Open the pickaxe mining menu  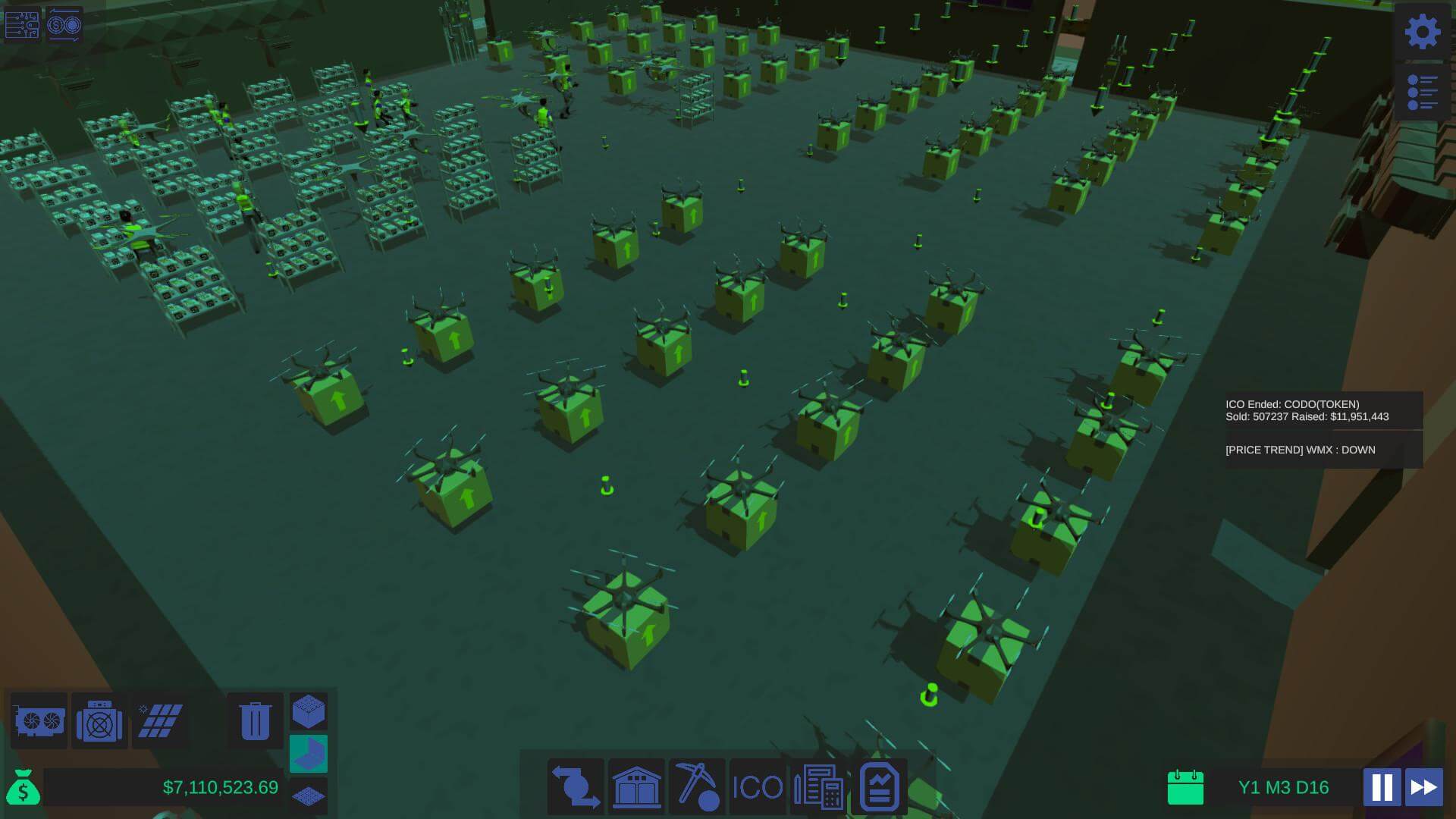(x=697, y=786)
